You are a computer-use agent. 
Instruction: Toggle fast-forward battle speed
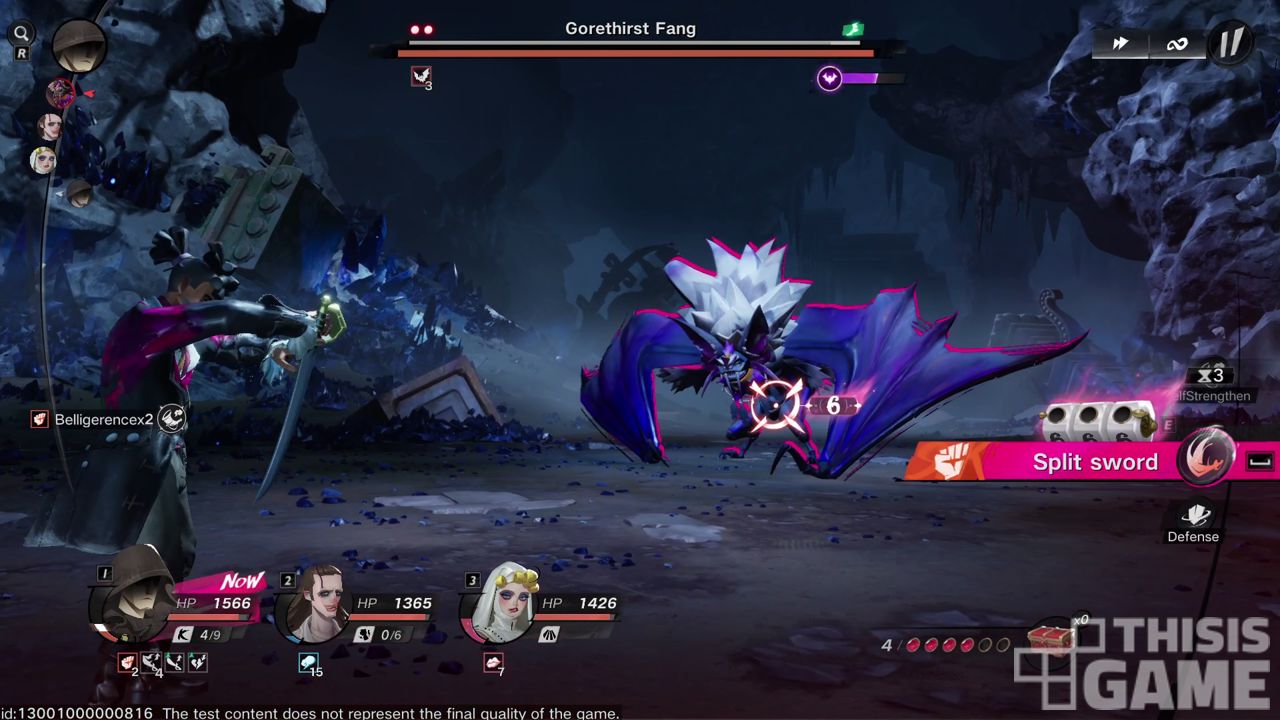click(1120, 43)
